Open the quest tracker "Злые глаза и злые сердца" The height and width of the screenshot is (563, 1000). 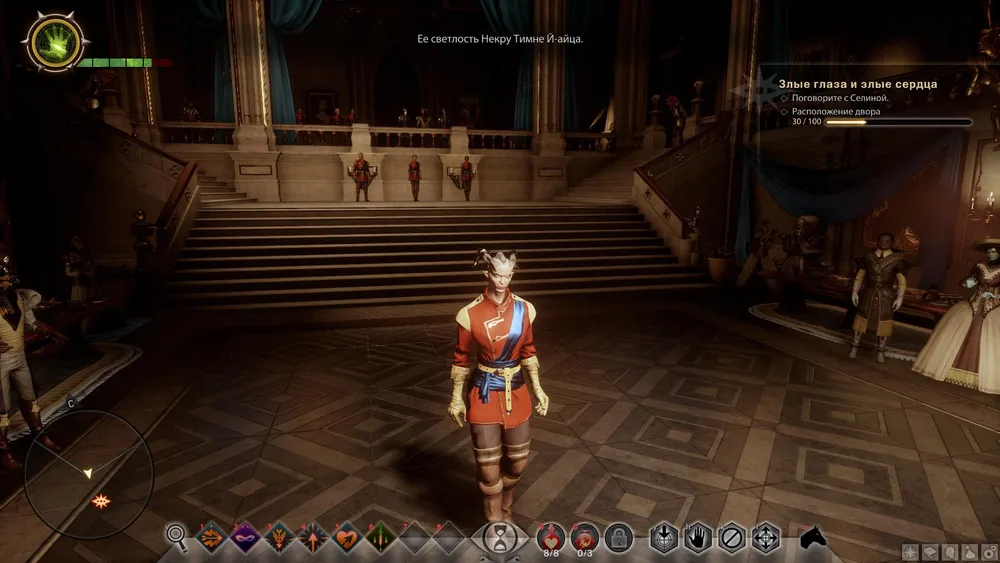857,85
